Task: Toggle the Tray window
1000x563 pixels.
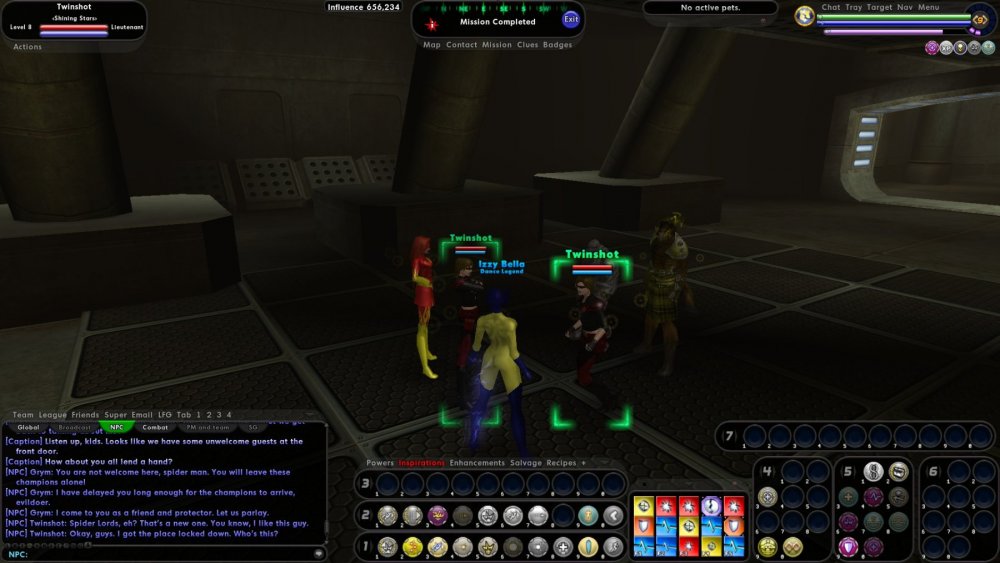Action: point(854,7)
